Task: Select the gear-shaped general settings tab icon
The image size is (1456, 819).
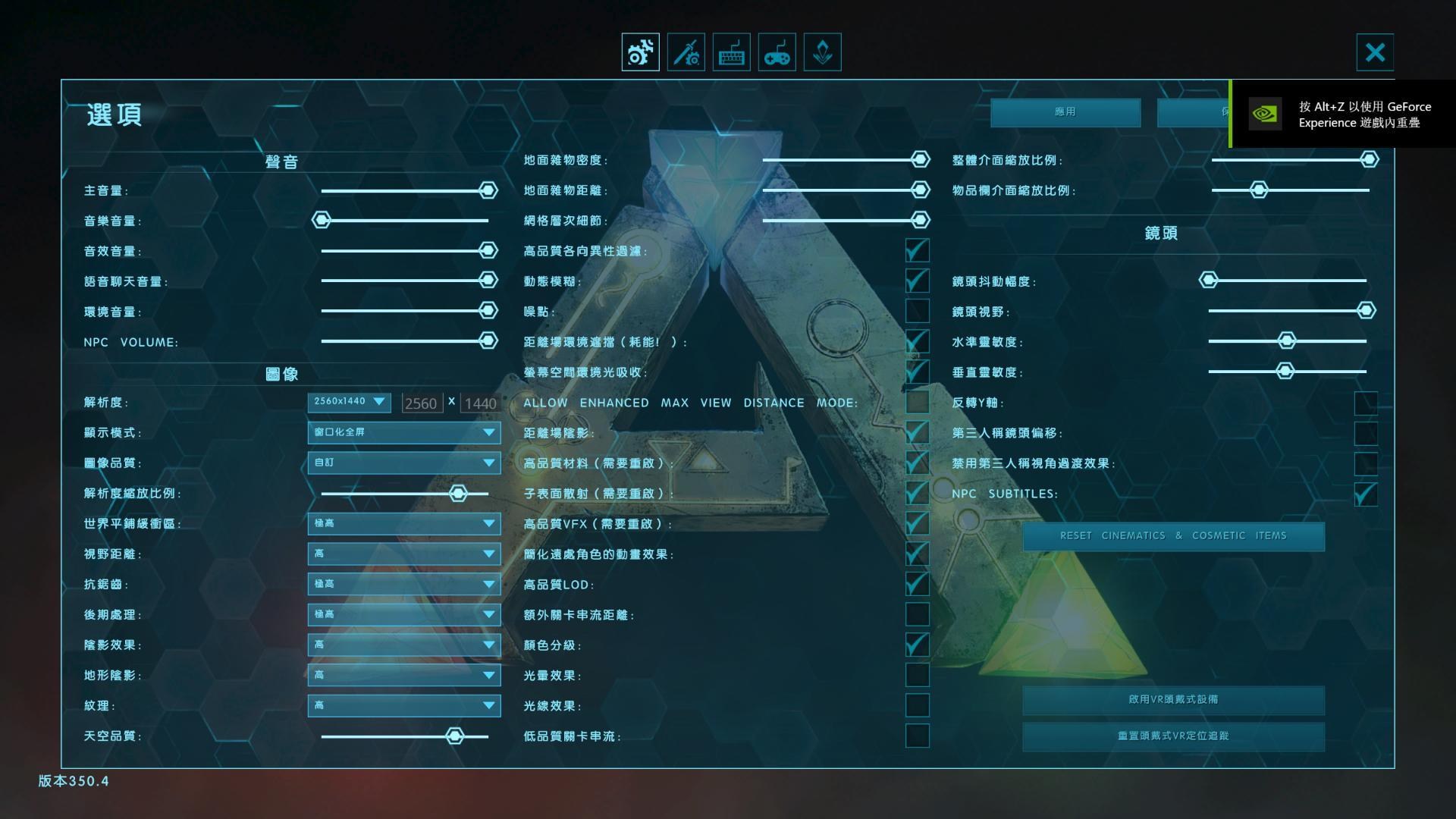Action: [x=639, y=52]
